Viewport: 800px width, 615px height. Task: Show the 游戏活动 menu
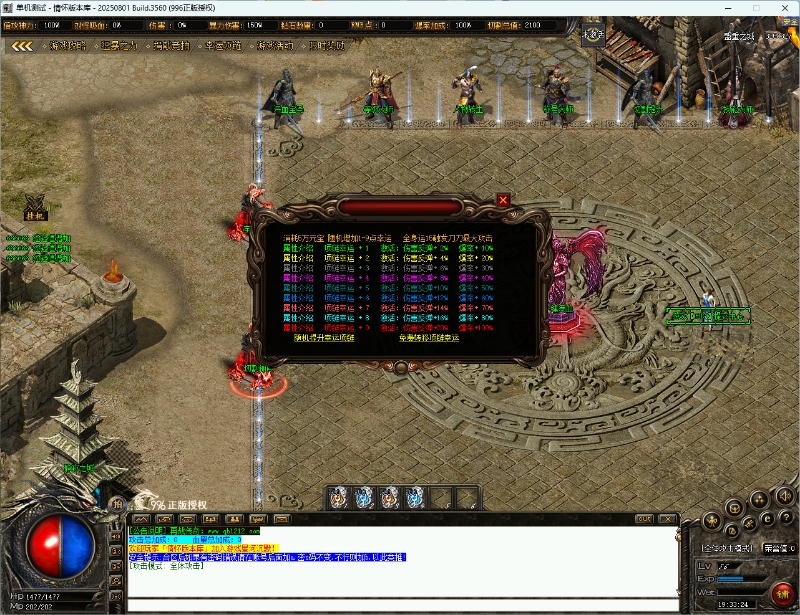click(276, 45)
